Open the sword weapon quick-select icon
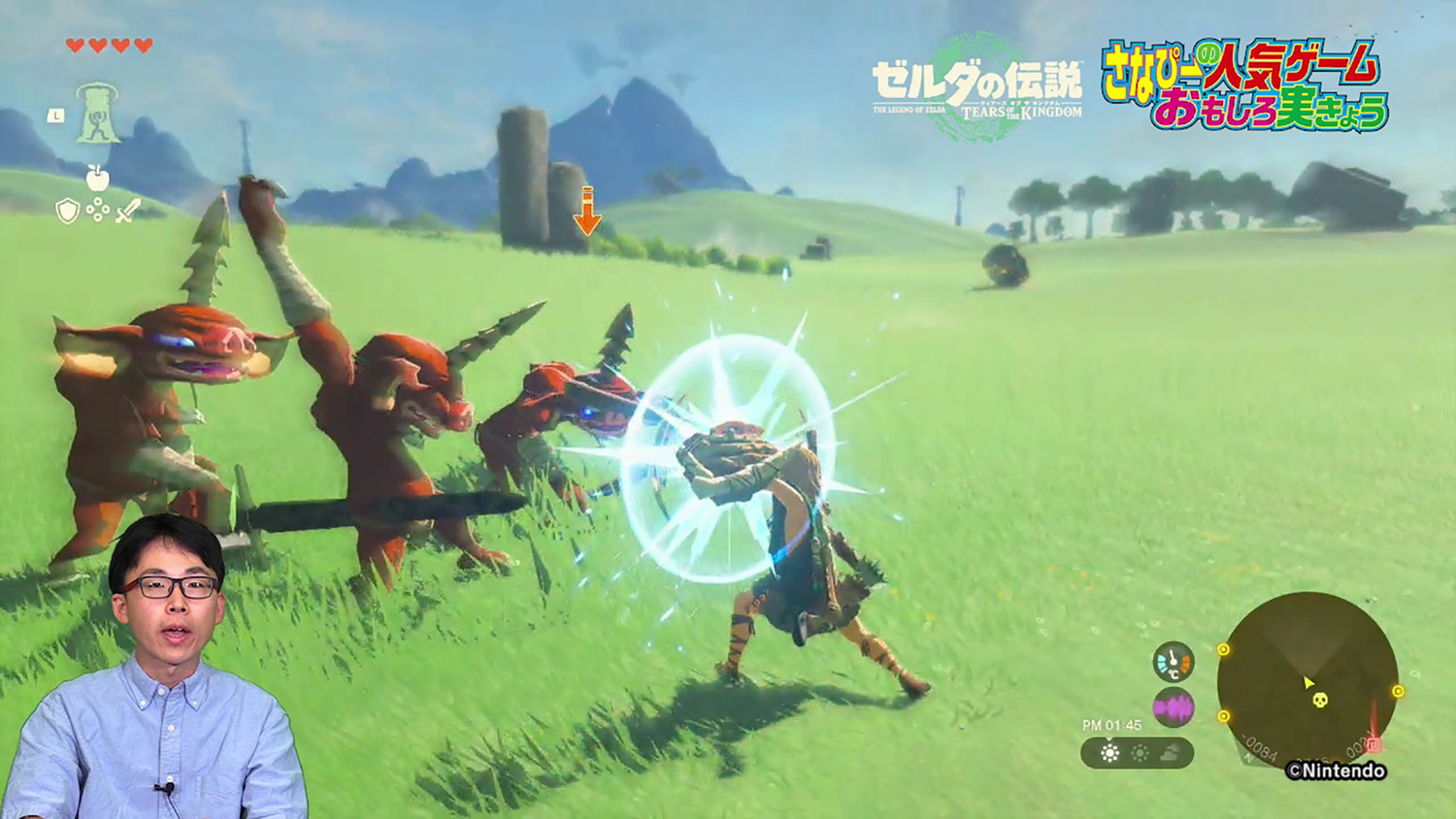 tap(128, 210)
